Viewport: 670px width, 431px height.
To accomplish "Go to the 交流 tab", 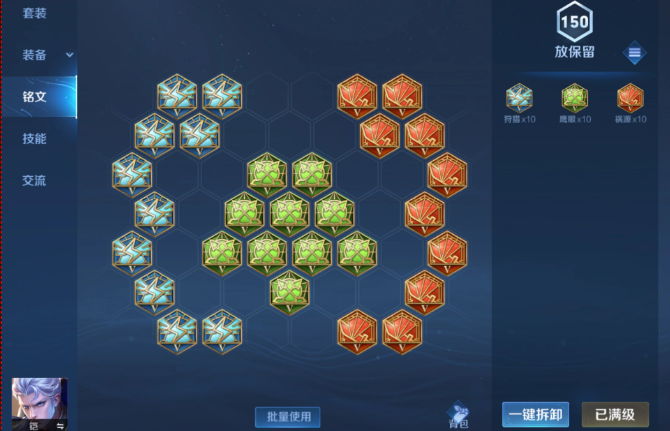I will [x=35, y=181].
